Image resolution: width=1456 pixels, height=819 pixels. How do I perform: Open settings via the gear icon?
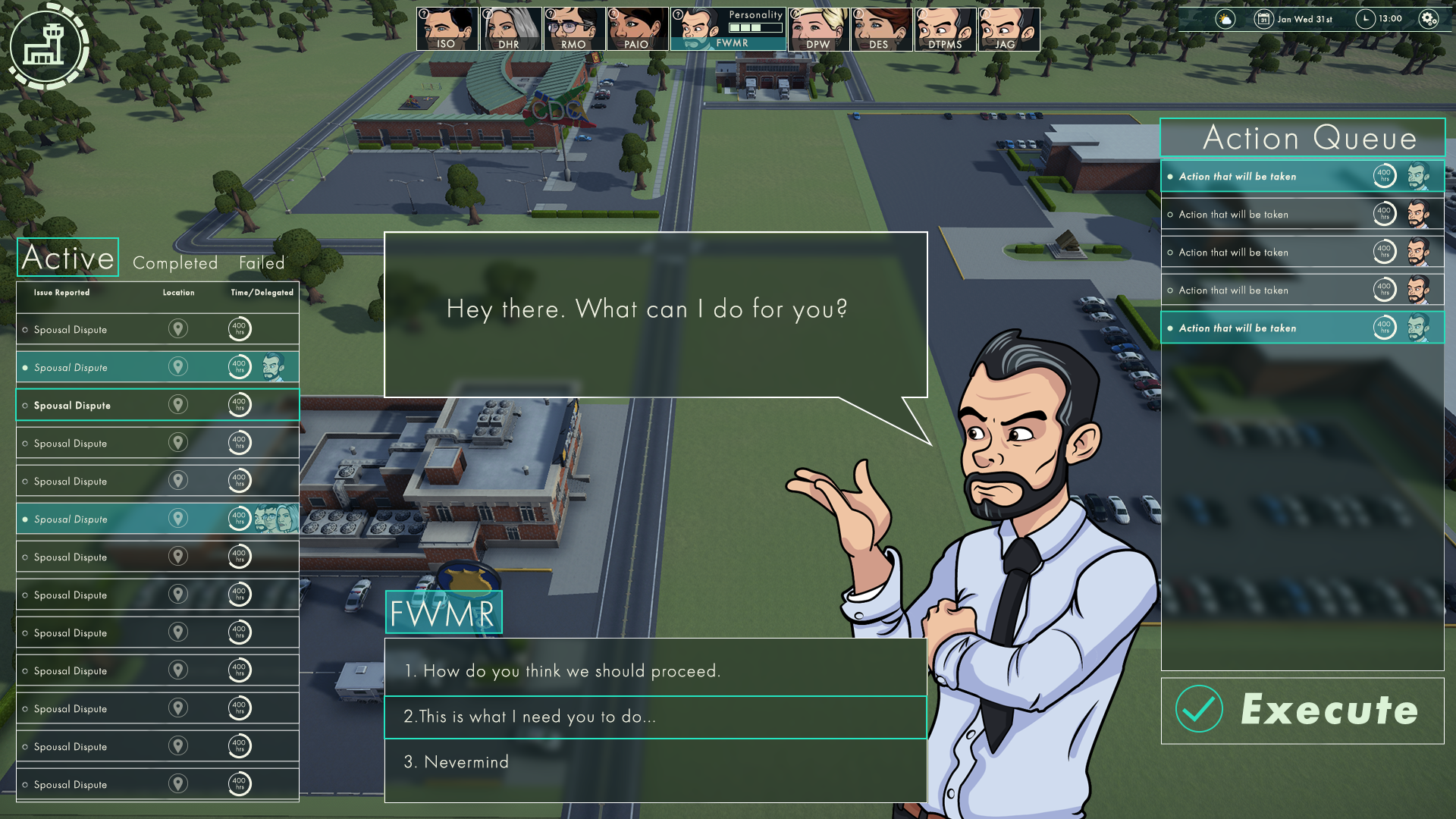point(1428,19)
